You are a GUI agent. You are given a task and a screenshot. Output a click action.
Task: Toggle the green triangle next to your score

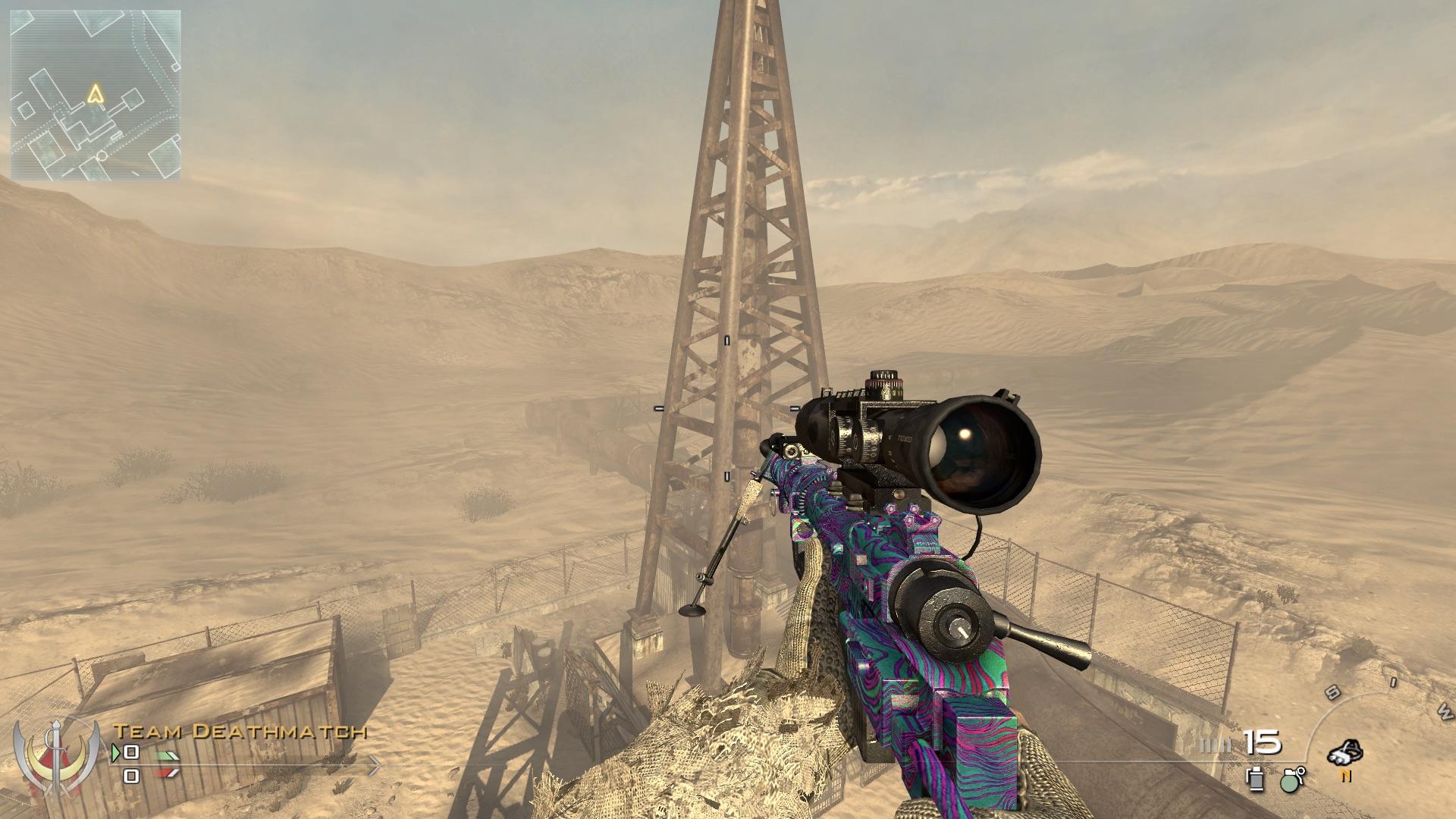(x=115, y=752)
